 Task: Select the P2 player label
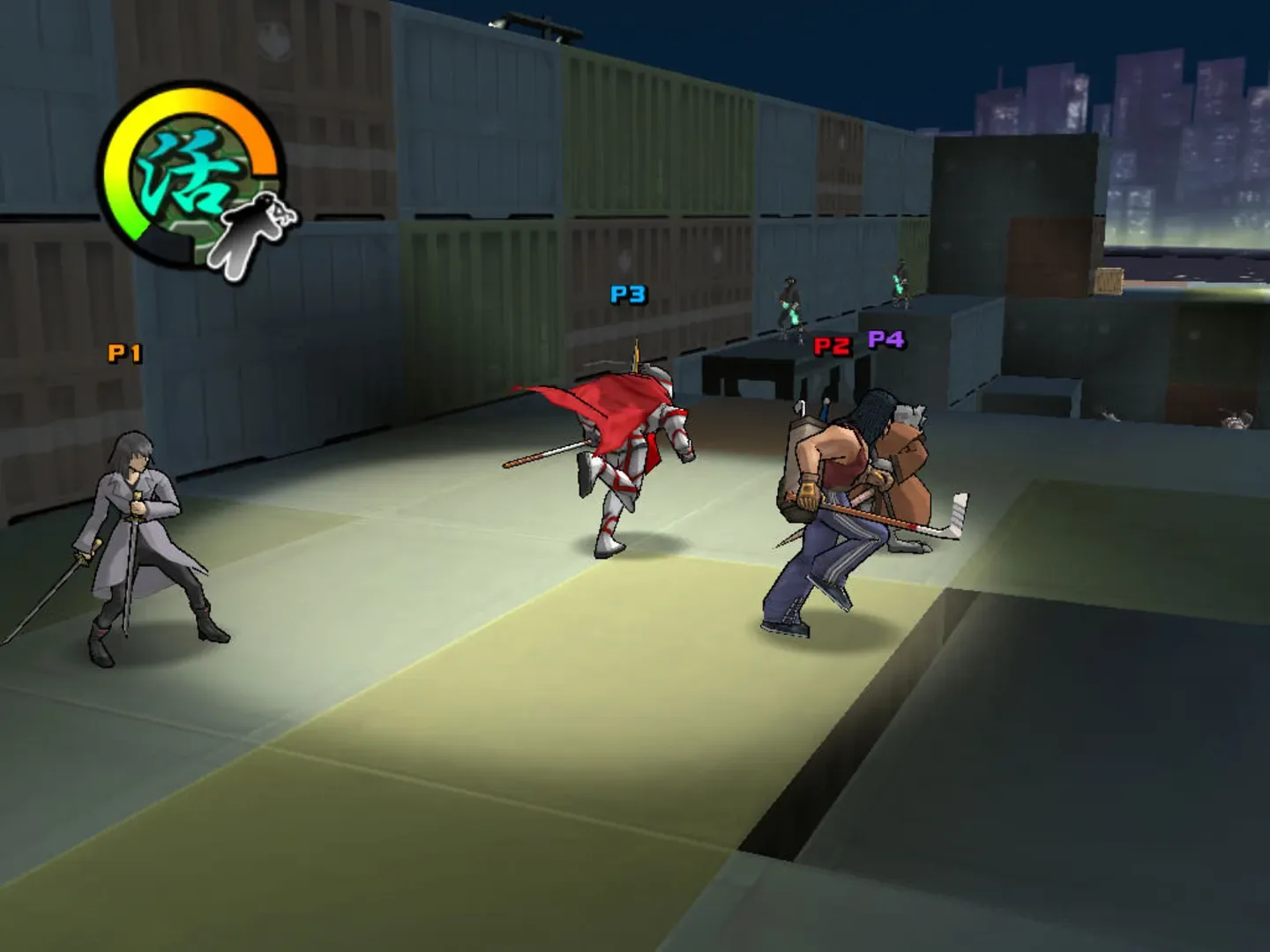[831, 348]
